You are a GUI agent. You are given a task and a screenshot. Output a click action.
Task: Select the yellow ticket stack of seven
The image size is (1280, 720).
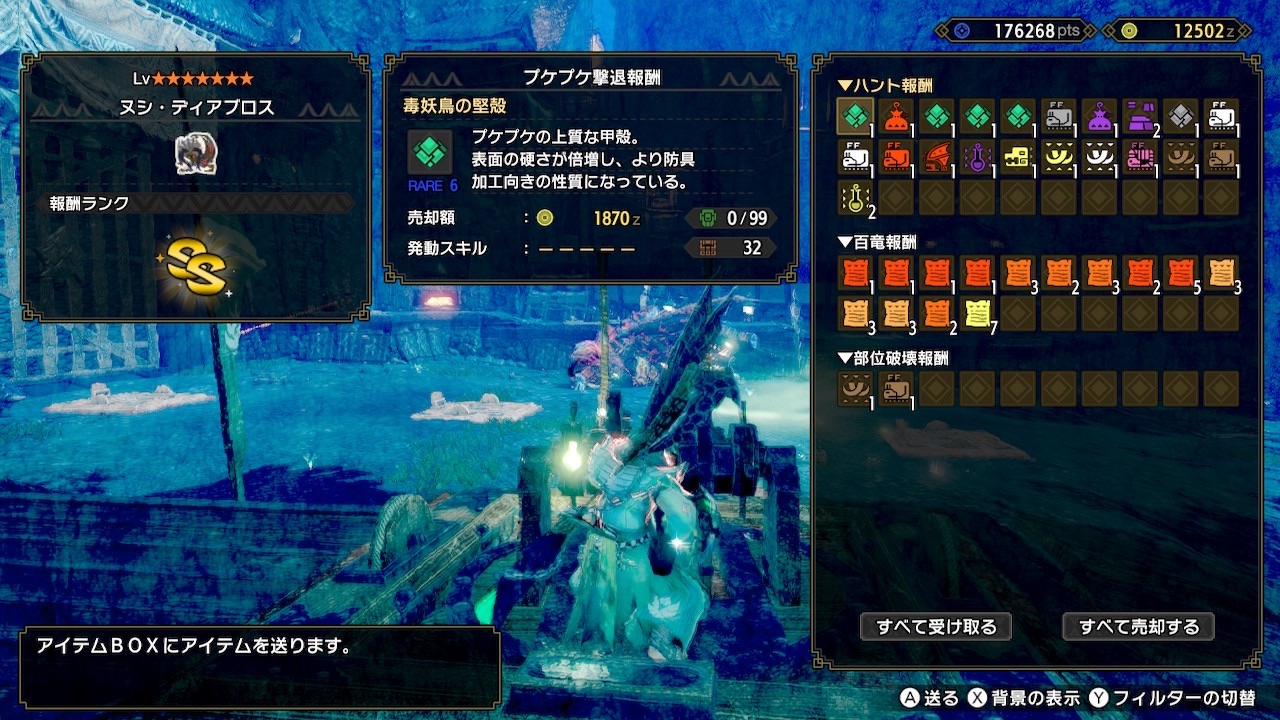[x=977, y=313]
